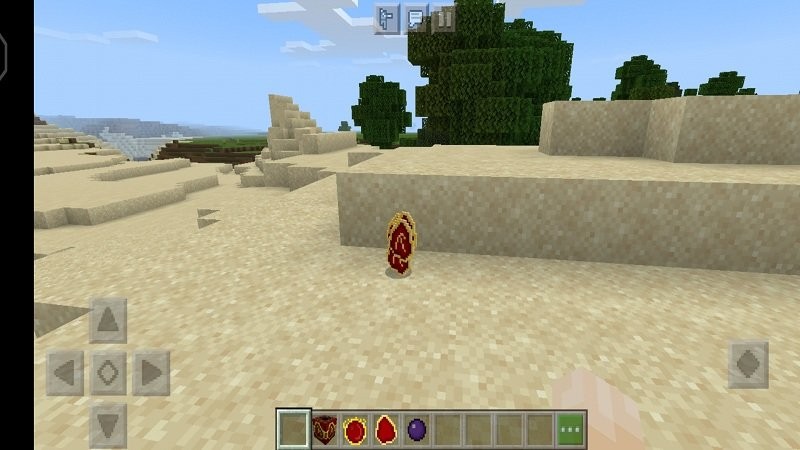The image size is (800, 450).
Task: Tap the emote figure button
Action: click(x=388, y=18)
